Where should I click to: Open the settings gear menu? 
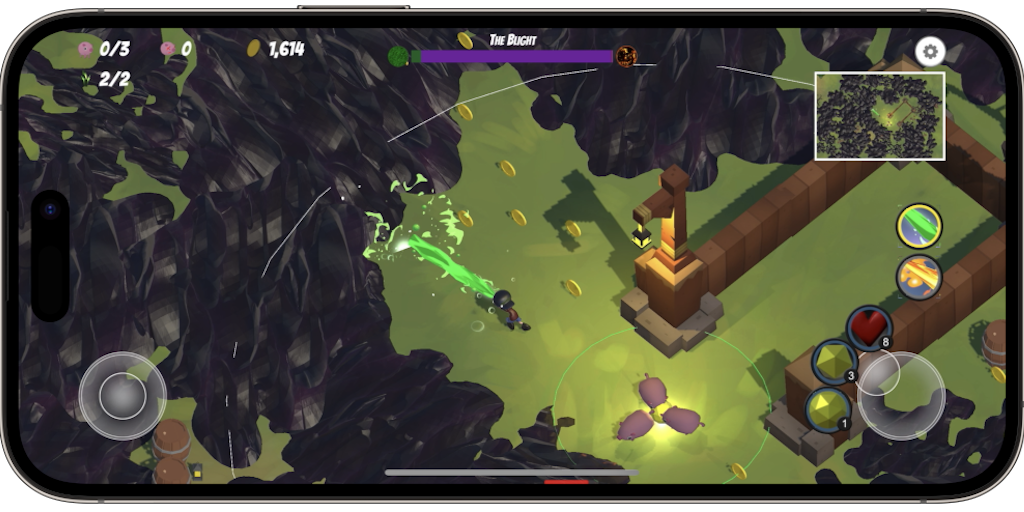pos(930,52)
